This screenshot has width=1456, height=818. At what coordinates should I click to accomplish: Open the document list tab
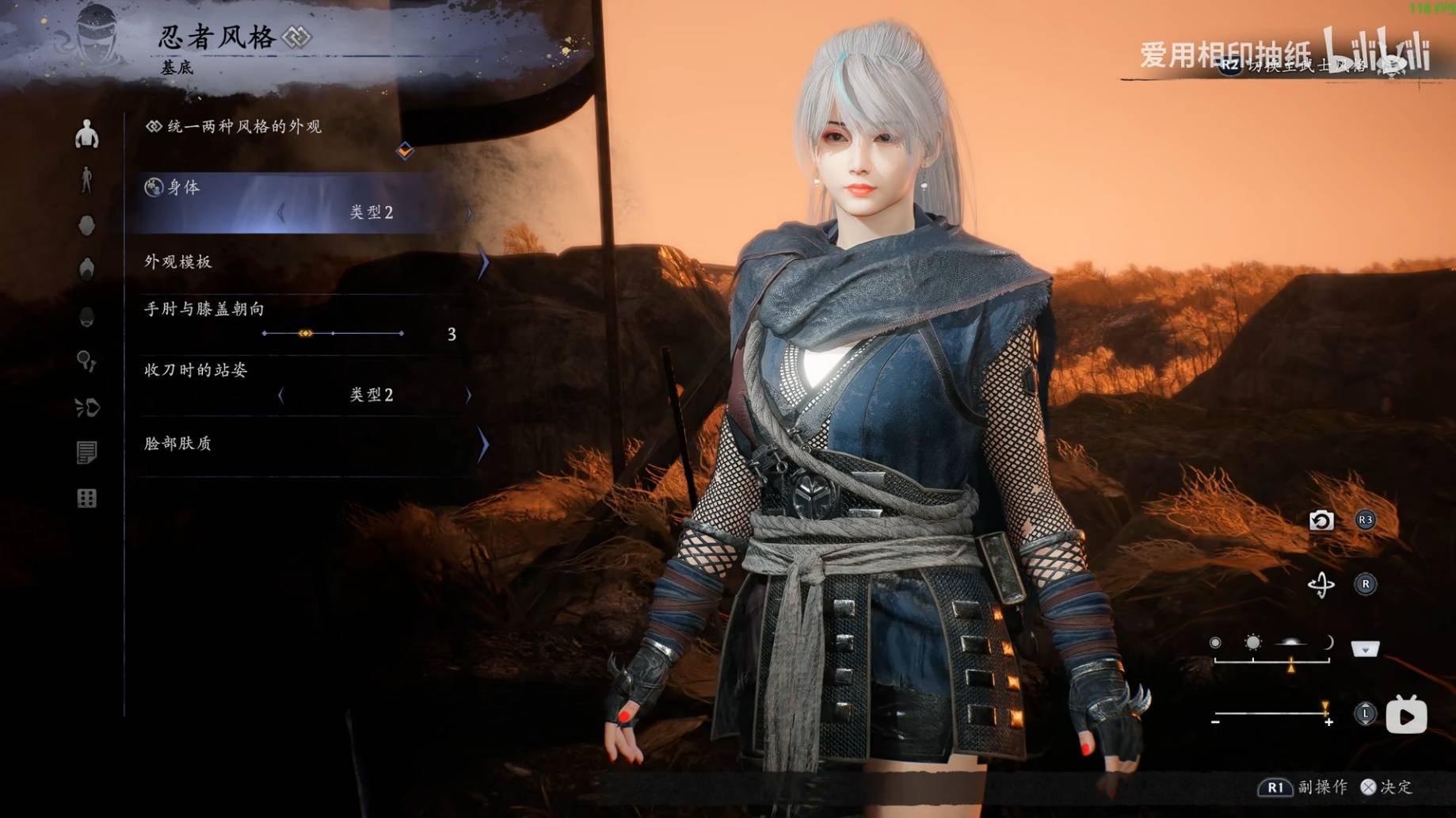pyautogui.click(x=86, y=453)
